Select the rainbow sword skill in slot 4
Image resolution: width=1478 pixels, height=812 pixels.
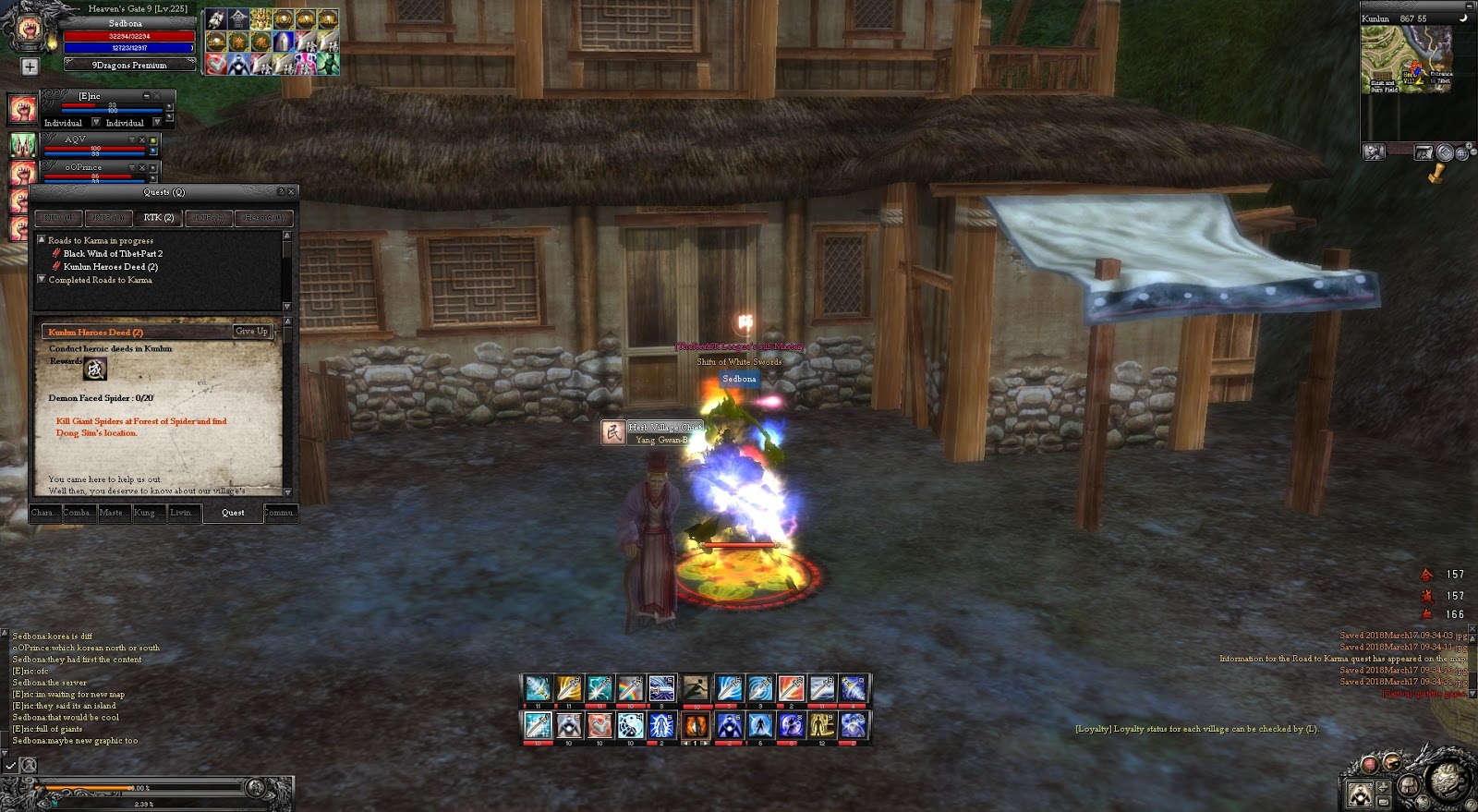[630, 689]
